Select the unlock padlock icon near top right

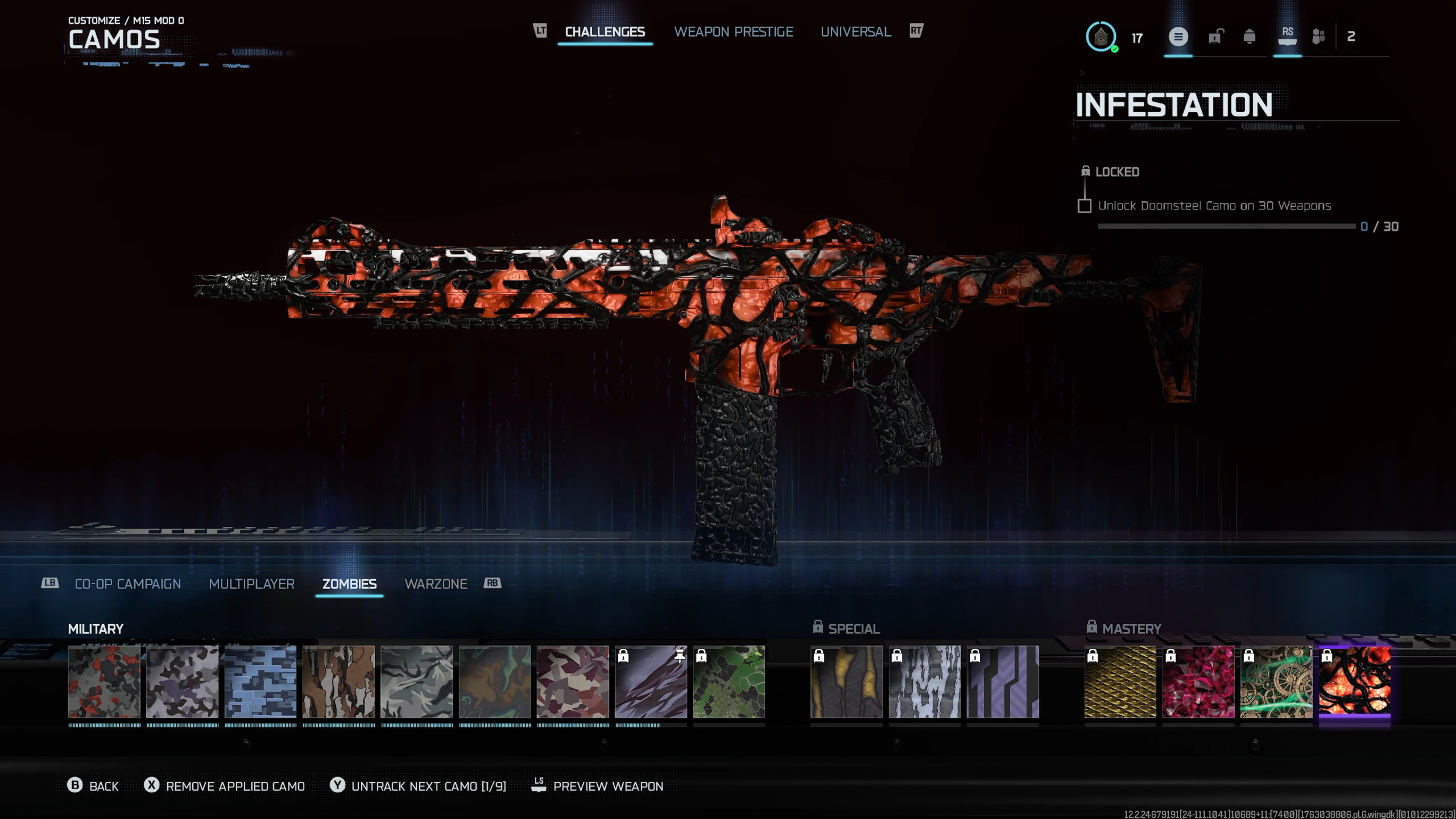point(1214,35)
